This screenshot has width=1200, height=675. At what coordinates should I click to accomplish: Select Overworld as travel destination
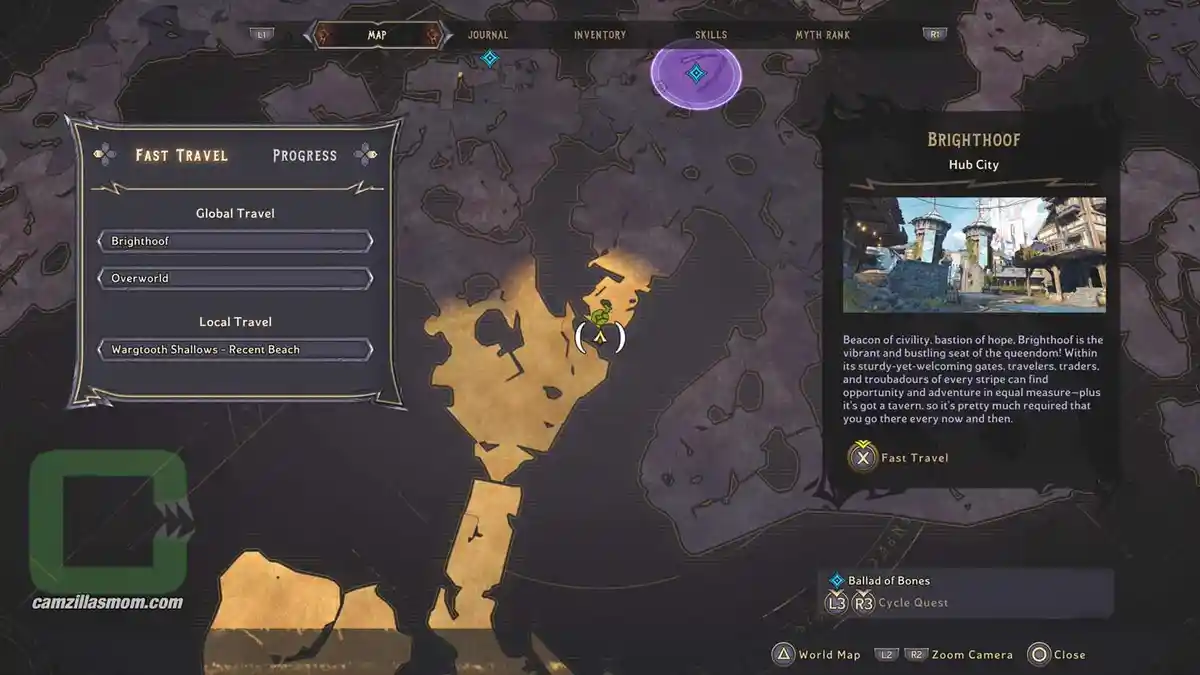[235, 278]
